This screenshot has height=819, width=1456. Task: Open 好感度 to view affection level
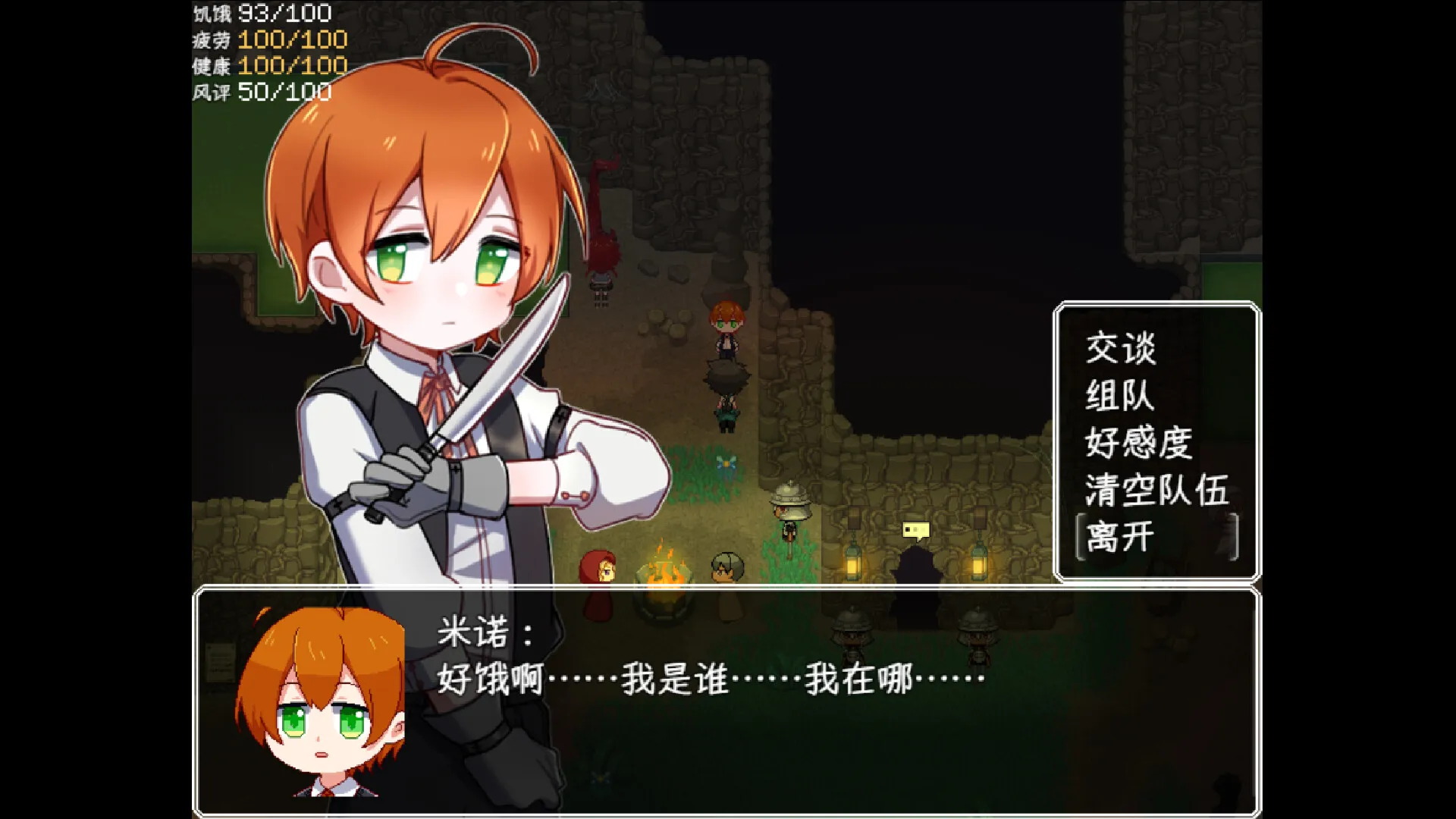pos(1137,444)
